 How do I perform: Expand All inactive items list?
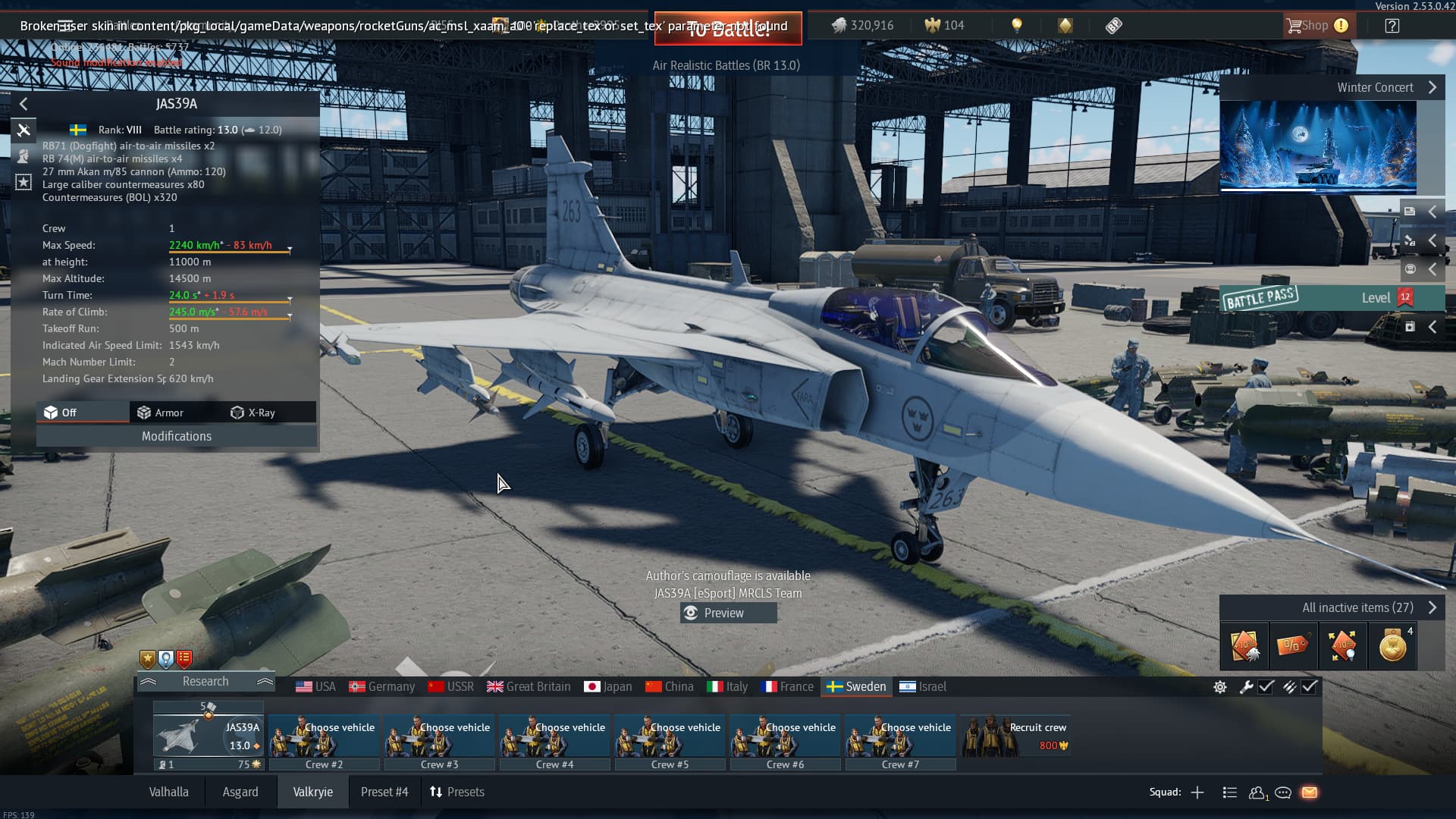pos(1357,607)
